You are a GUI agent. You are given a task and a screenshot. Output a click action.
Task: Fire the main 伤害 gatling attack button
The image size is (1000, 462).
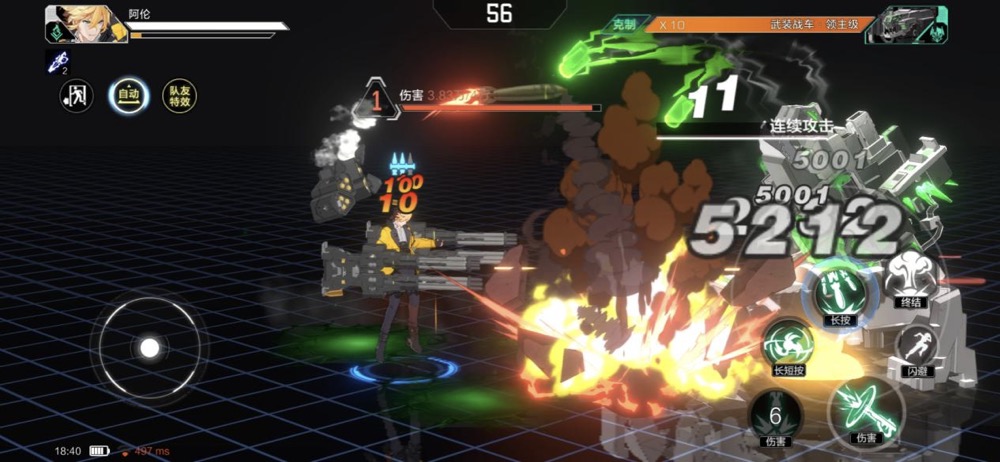coord(865,409)
